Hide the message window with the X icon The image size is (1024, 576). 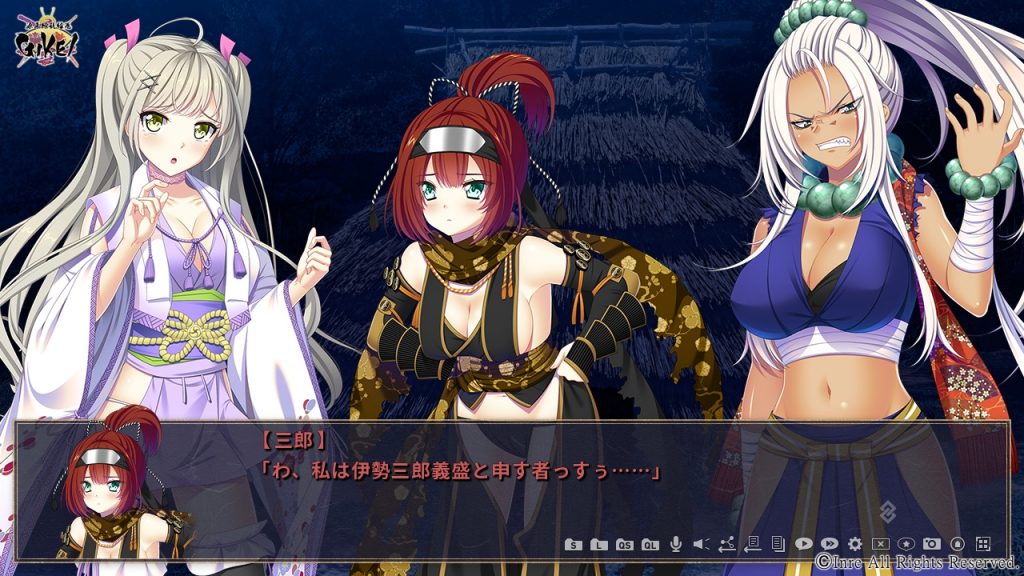coord(881,544)
